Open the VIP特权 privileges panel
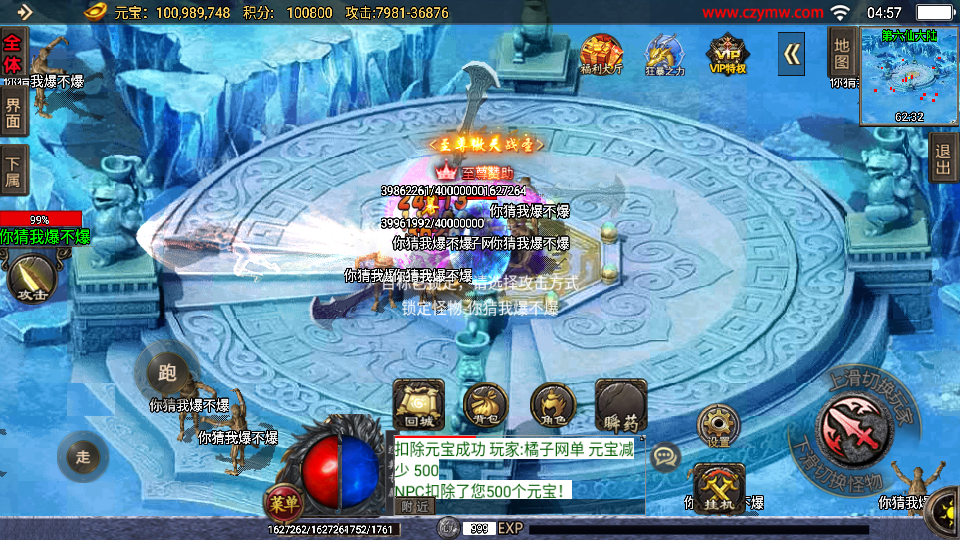This screenshot has width=960, height=540. [728, 54]
